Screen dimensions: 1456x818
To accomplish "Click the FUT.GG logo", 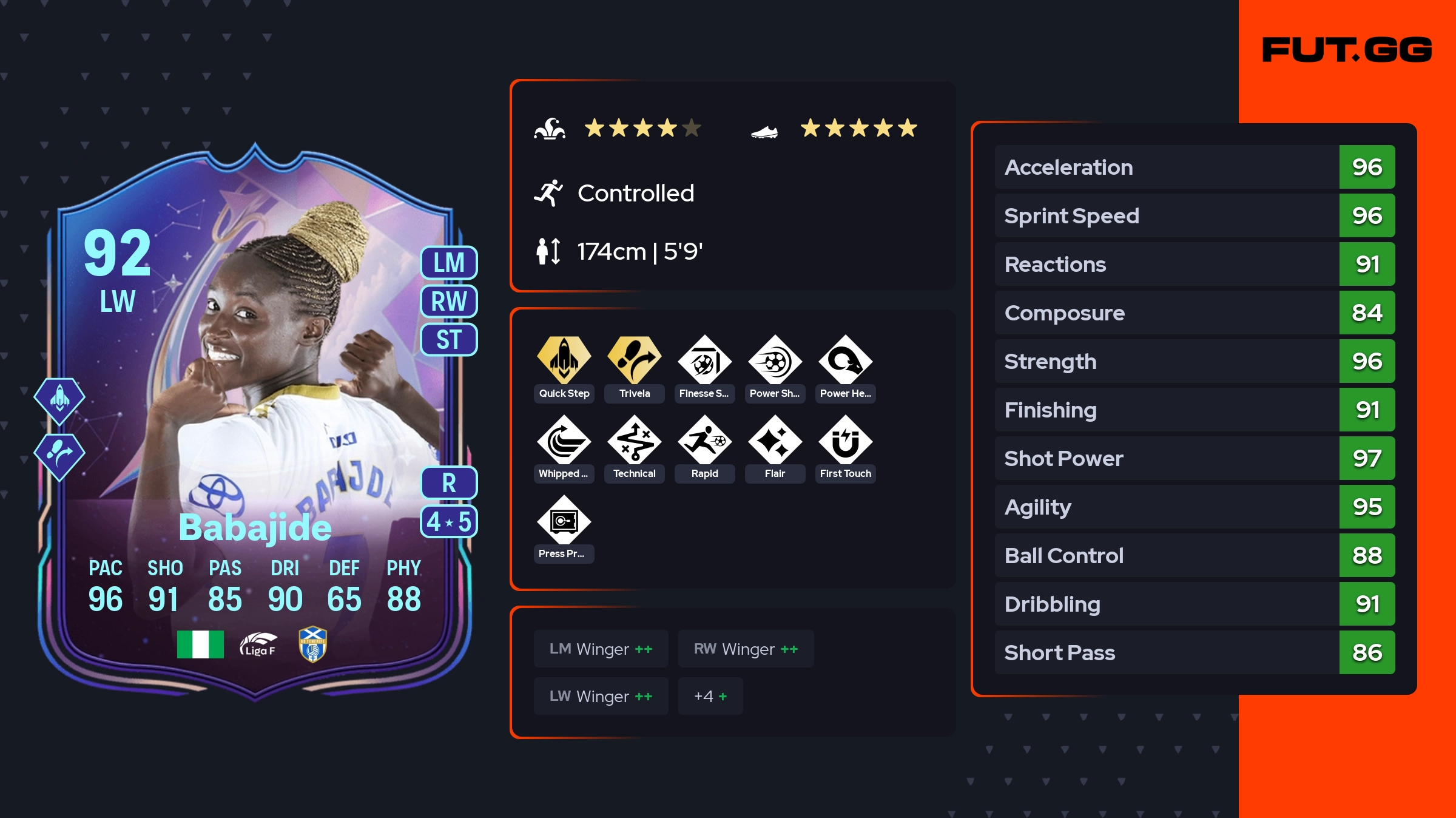I will pos(1347,50).
